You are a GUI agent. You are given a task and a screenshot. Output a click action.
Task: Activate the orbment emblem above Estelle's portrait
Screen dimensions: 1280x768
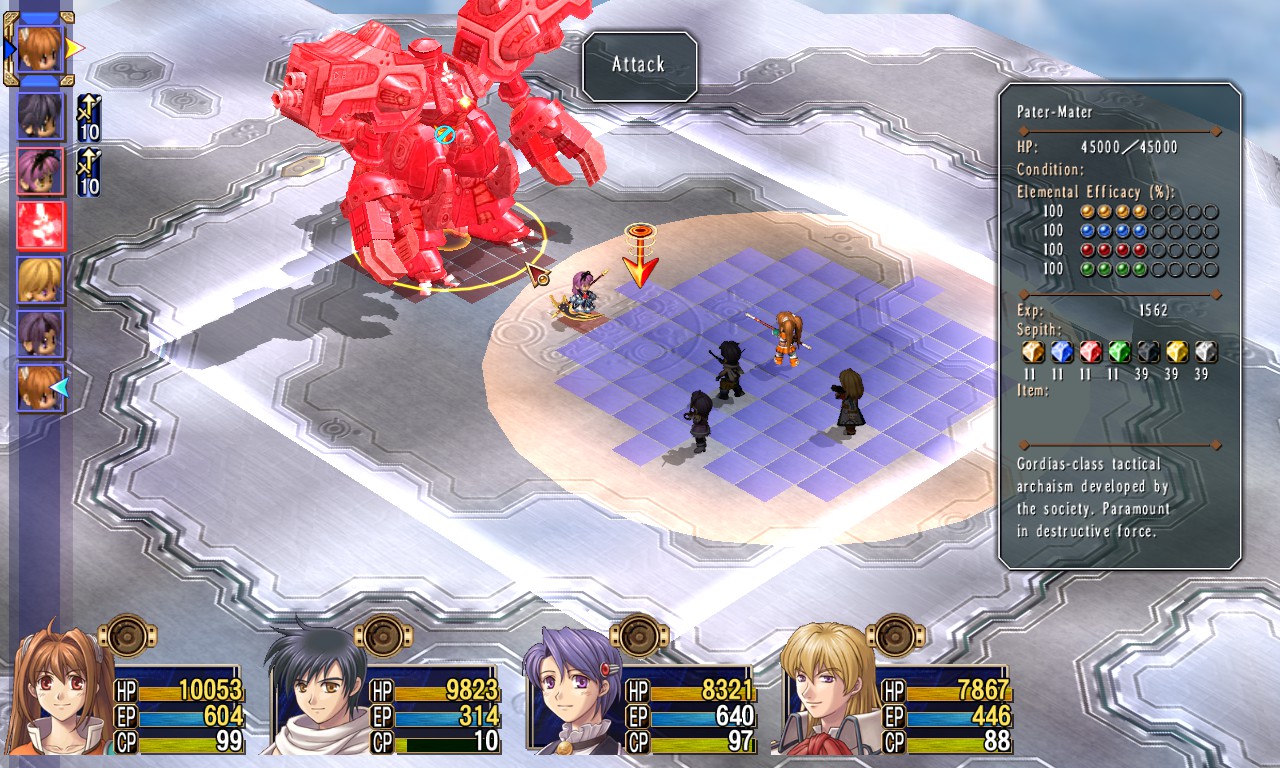tap(128, 635)
